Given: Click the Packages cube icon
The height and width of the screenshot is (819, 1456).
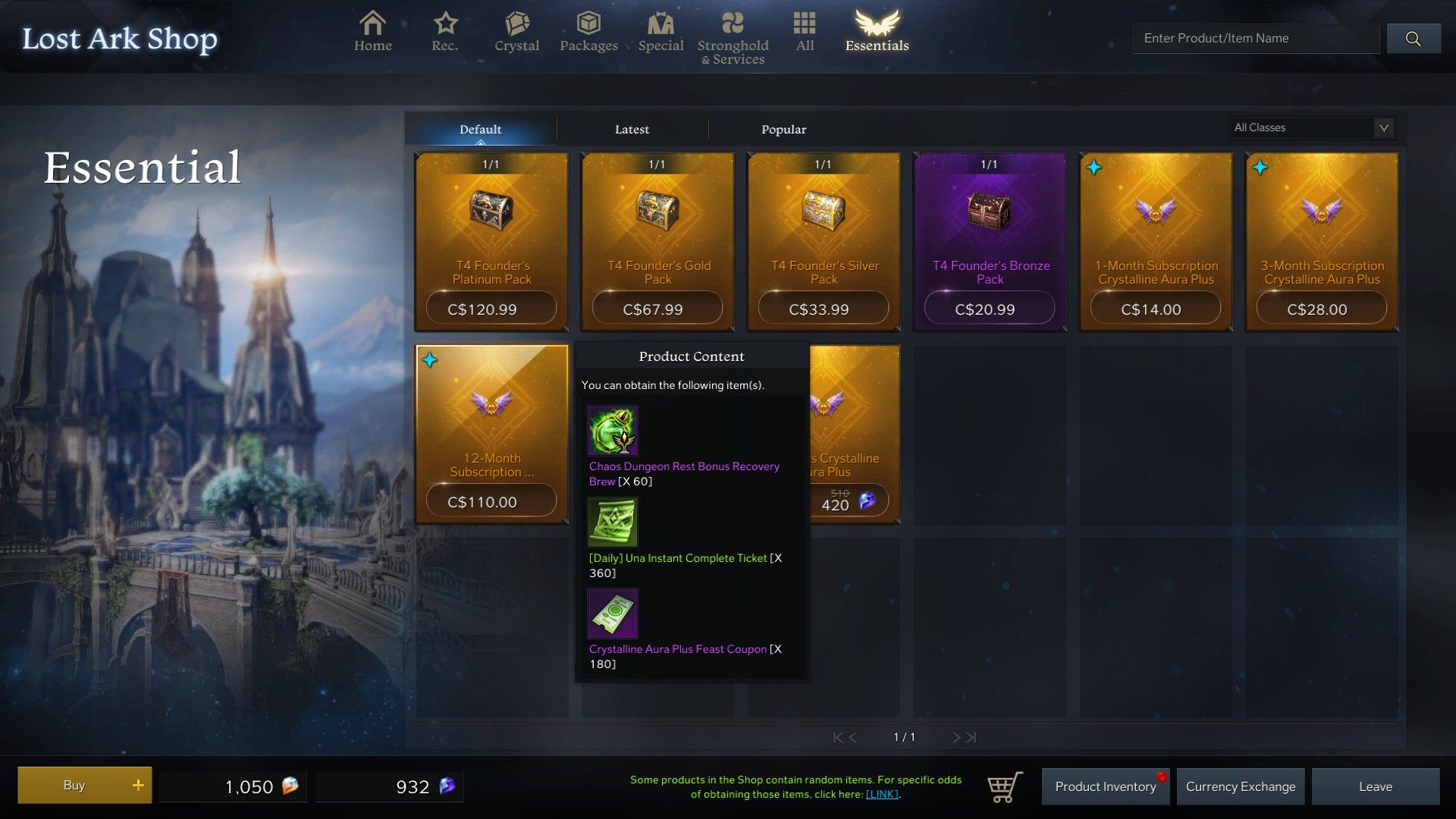Looking at the screenshot, I should pos(588,25).
